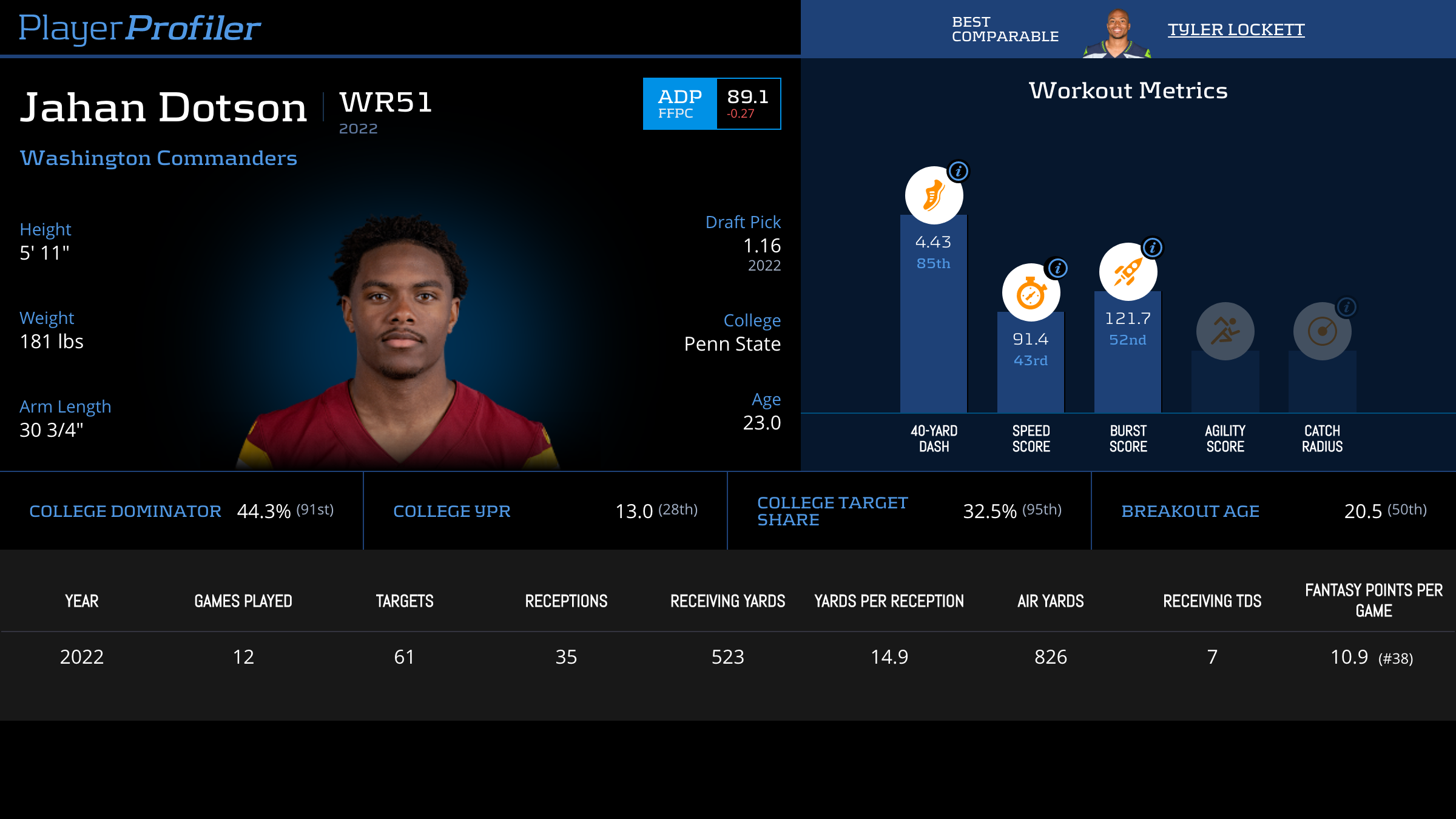Screen dimensions: 1456x819
Task: Click the PlayerProfiler logo
Action: point(140,28)
